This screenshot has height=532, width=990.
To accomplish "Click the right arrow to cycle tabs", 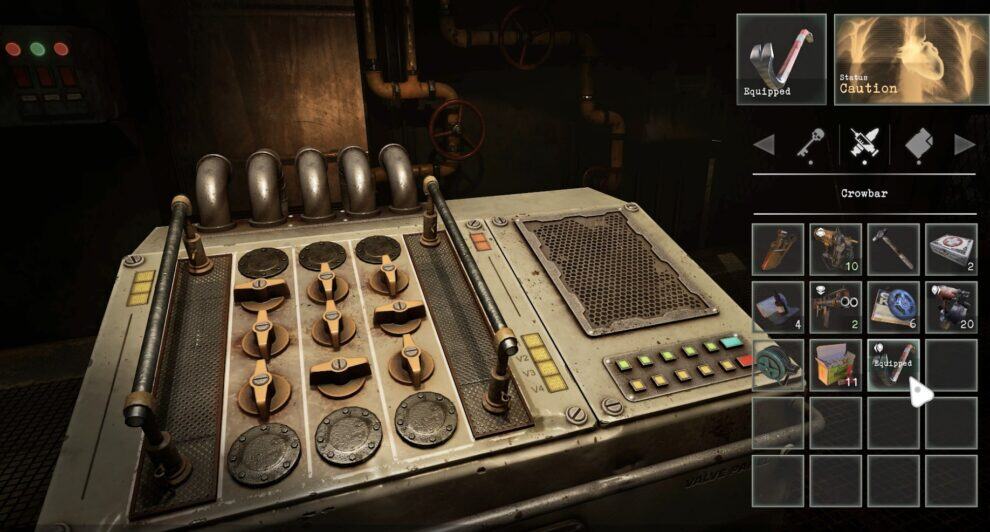I will (x=964, y=146).
